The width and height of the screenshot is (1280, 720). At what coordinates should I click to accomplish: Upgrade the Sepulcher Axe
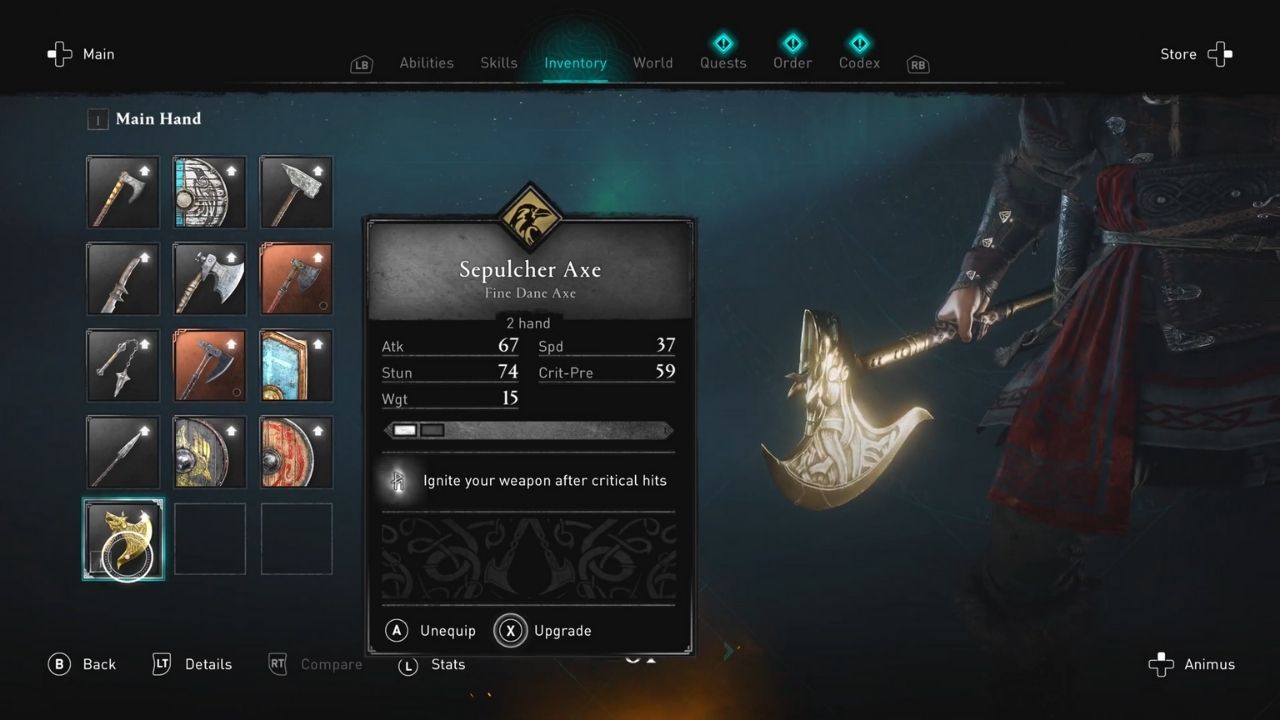(x=546, y=631)
